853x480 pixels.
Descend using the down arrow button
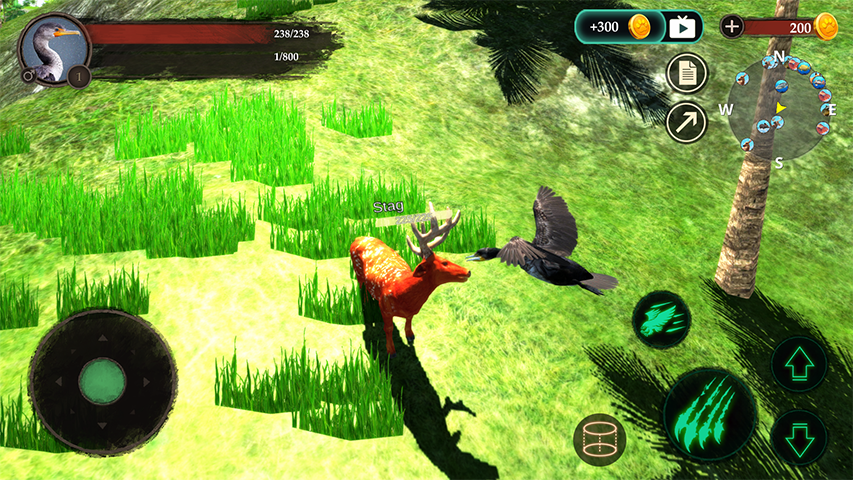(x=799, y=437)
